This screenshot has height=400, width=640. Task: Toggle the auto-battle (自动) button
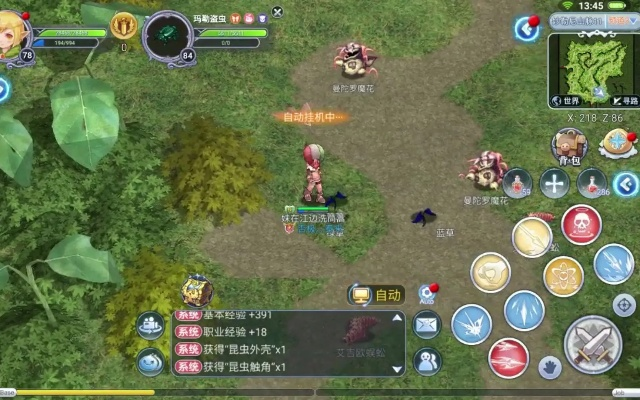pyautogui.click(x=376, y=295)
